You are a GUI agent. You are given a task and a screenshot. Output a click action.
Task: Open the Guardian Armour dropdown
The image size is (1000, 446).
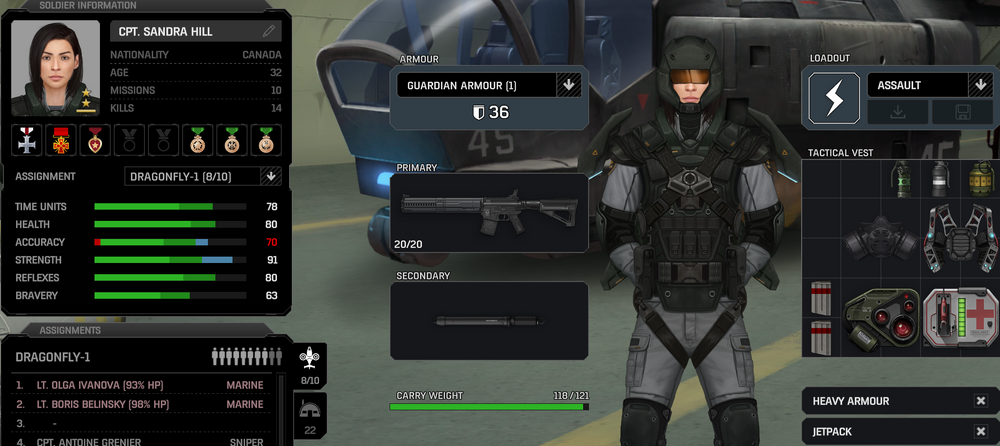pyautogui.click(x=569, y=85)
